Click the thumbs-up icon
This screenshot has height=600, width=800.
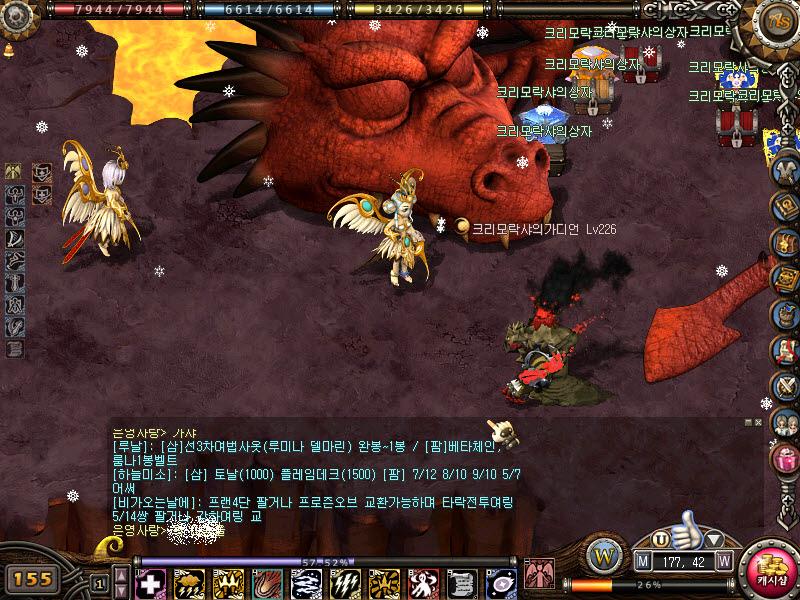[687, 530]
